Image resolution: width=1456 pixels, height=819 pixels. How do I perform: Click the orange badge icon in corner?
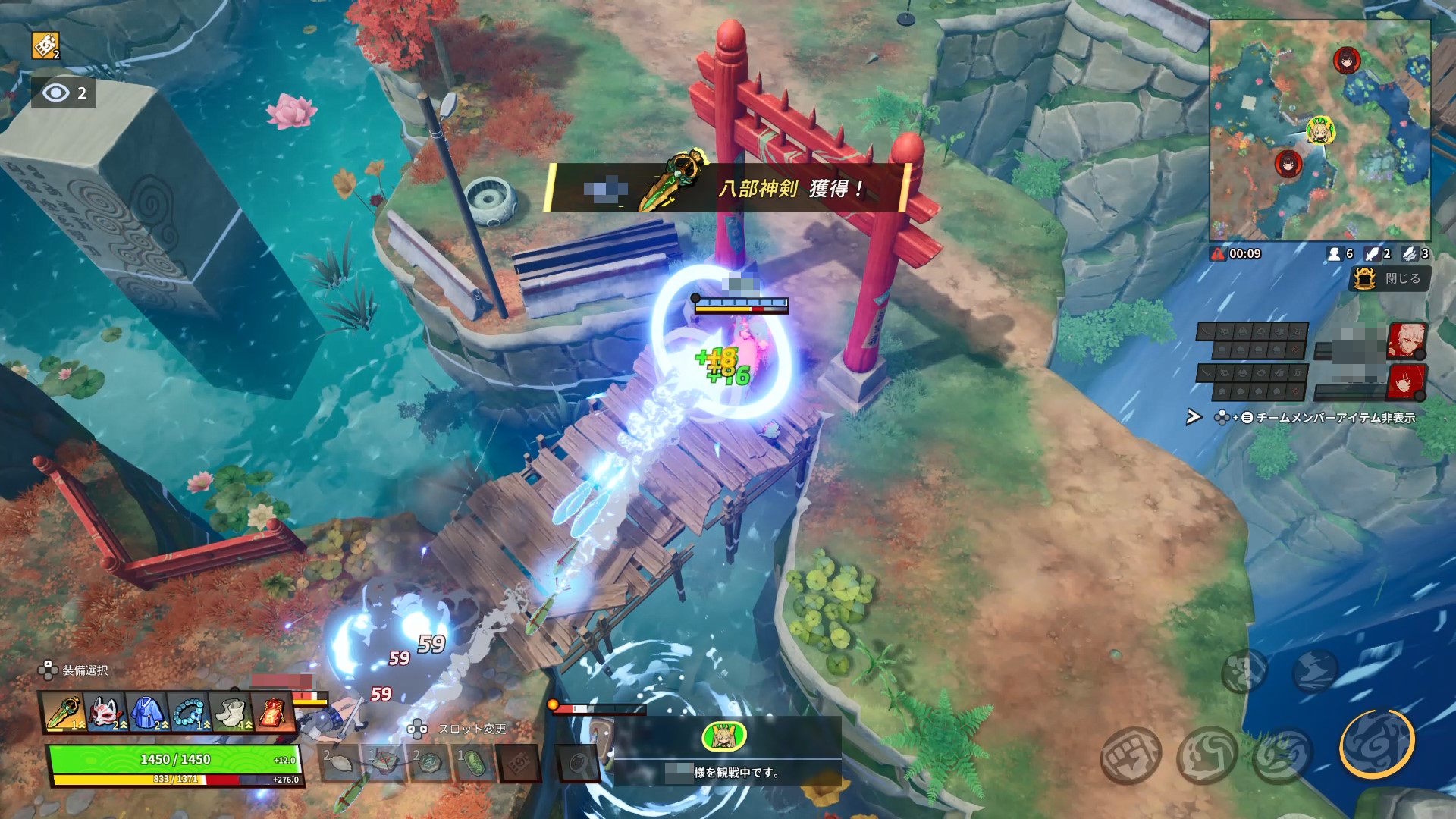pos(45,45)
